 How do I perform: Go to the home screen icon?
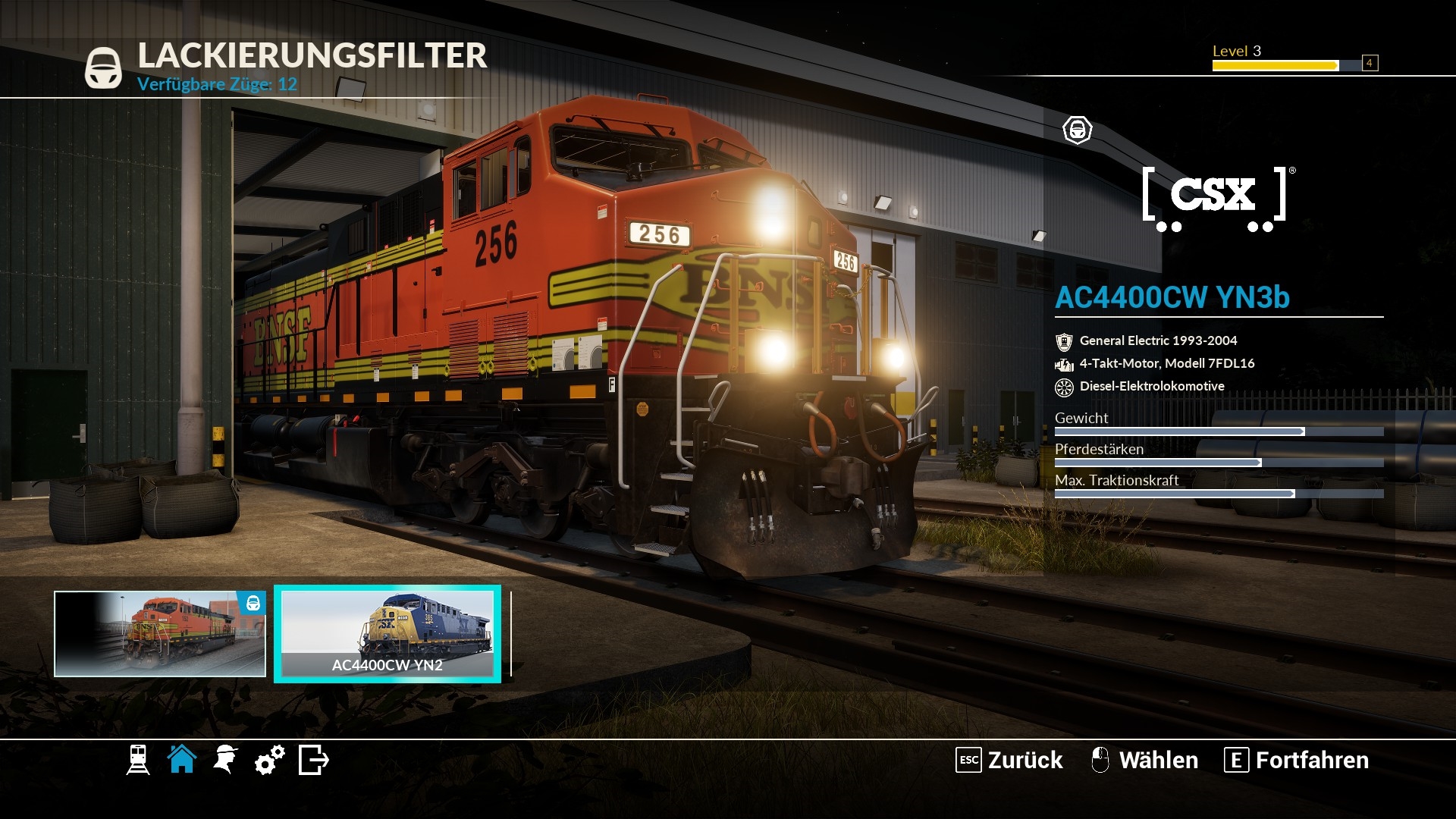coord(182,759)
